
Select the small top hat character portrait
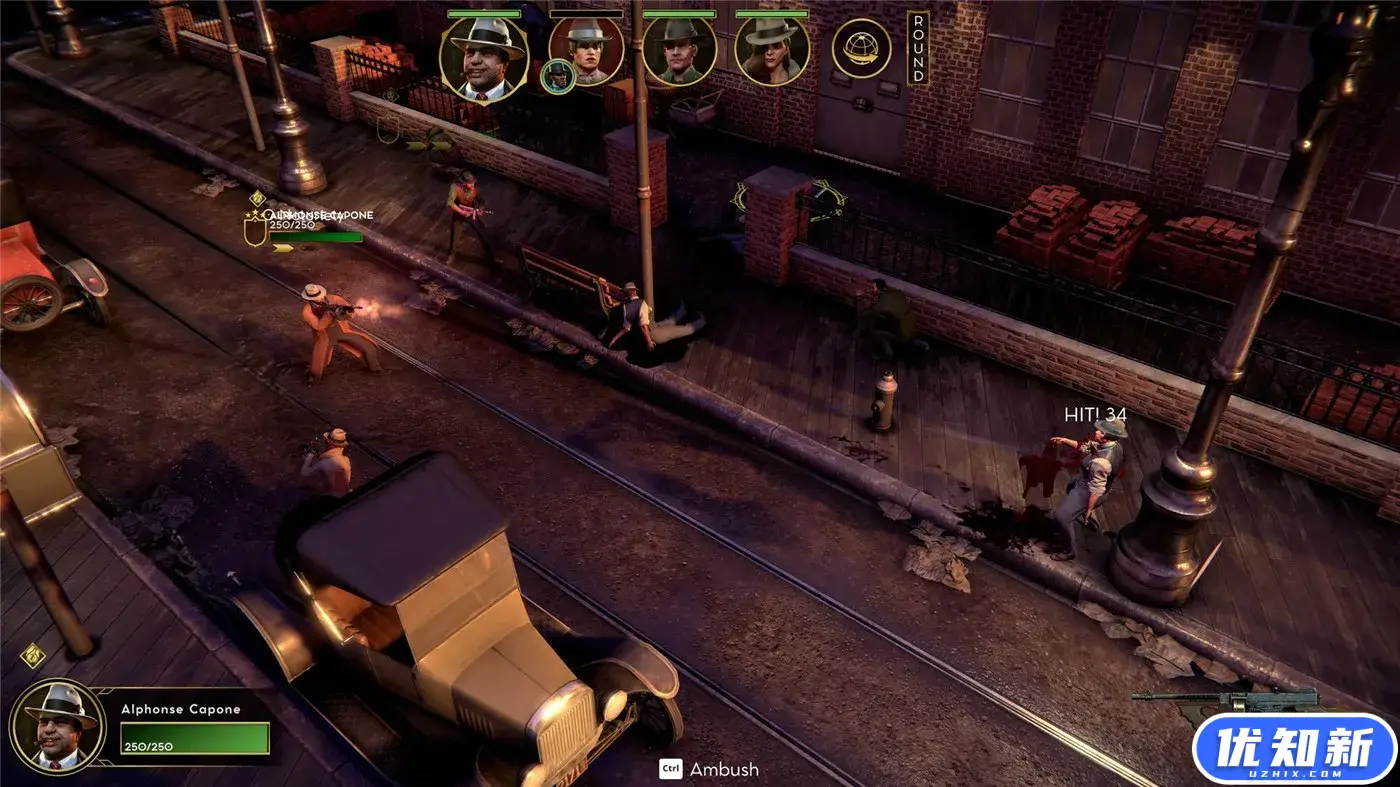[557, 77]
